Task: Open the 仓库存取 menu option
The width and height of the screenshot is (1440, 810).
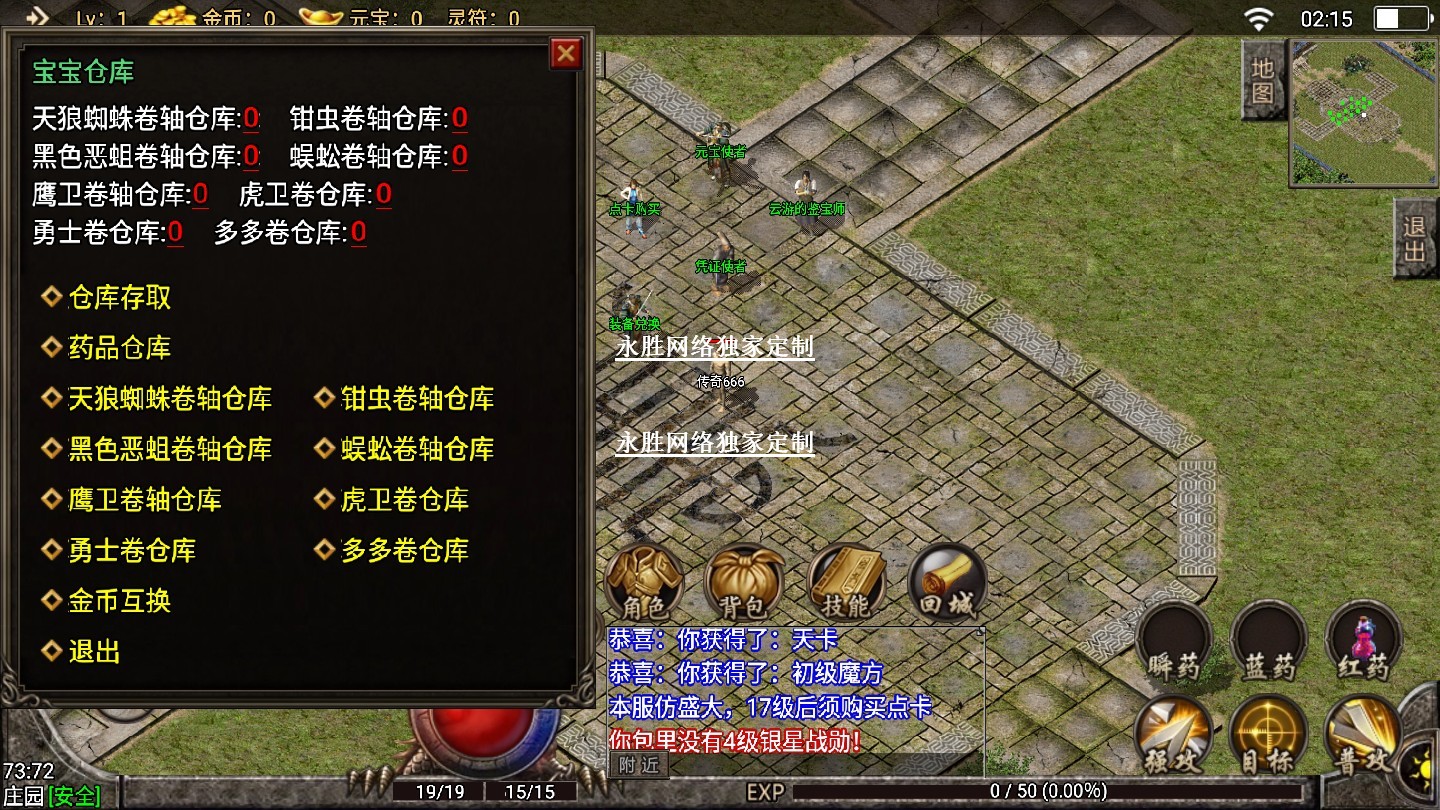Action: coord(119,297)
